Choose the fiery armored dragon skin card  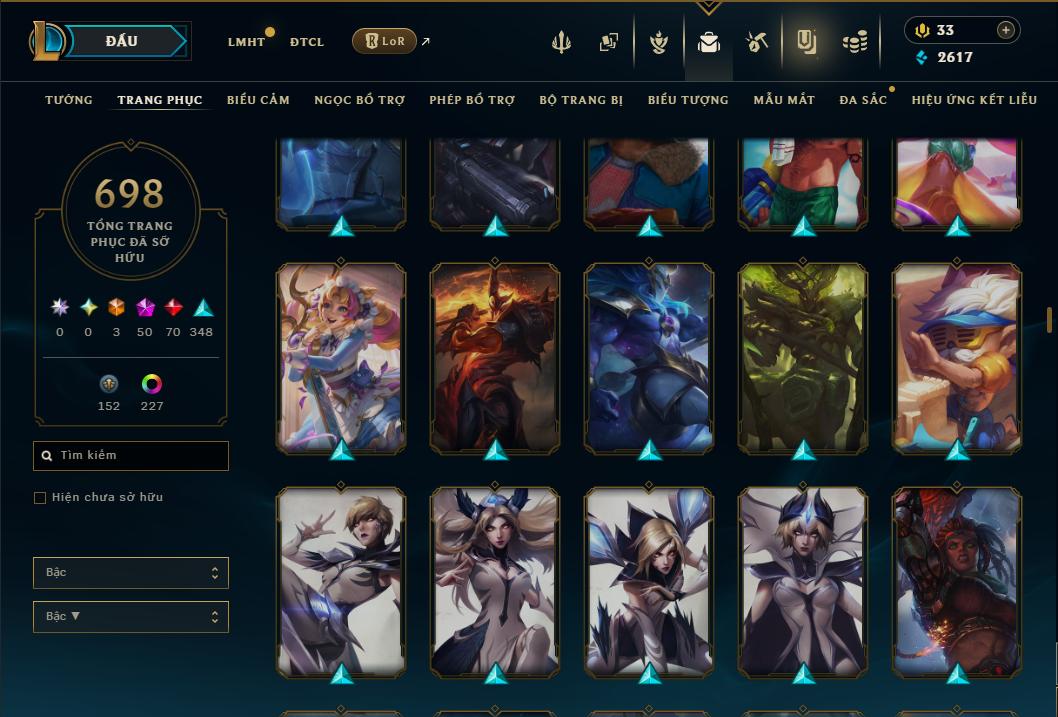[x=495, y=357]
